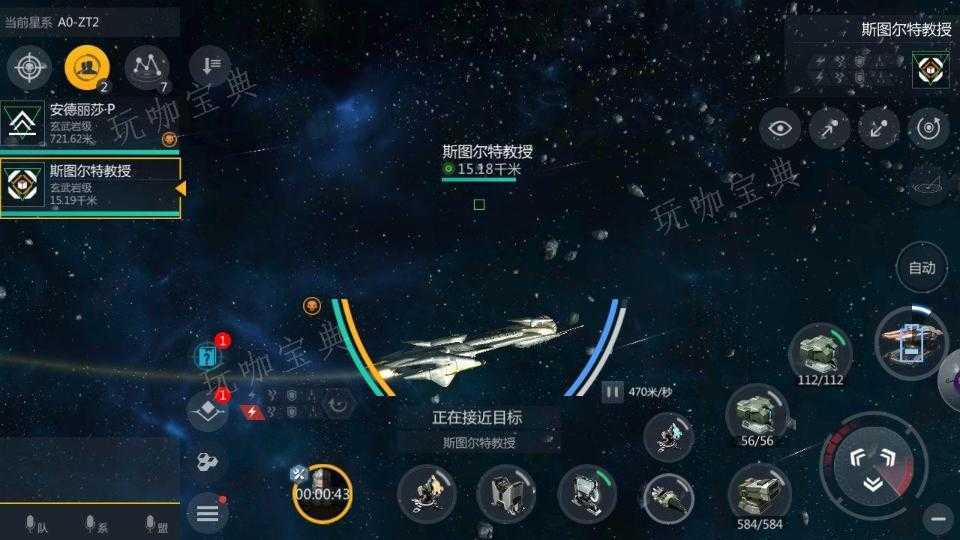960x540 pixels.
Task: Select 安德丽莎·P in the overview list
Action: point(90,123)
